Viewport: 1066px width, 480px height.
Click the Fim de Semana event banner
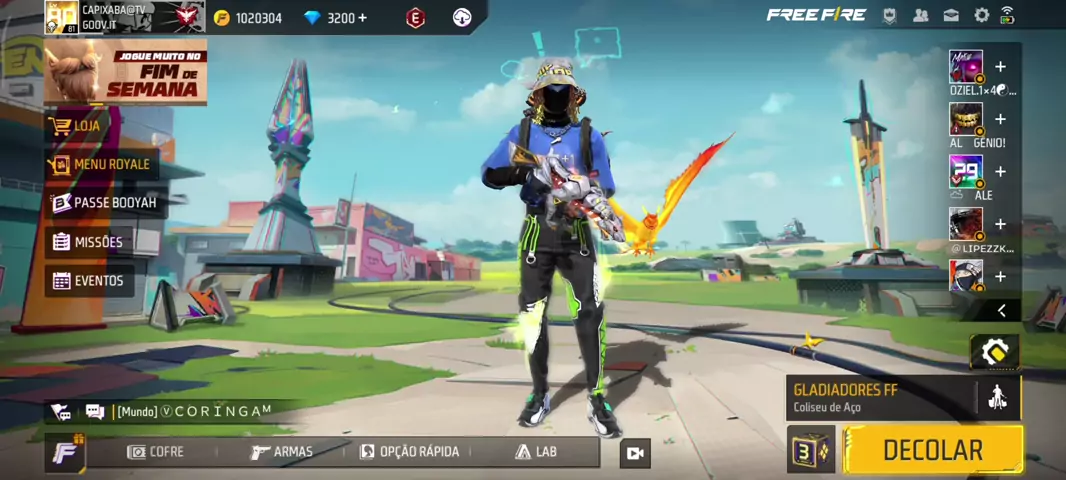[x=125, y=72]
